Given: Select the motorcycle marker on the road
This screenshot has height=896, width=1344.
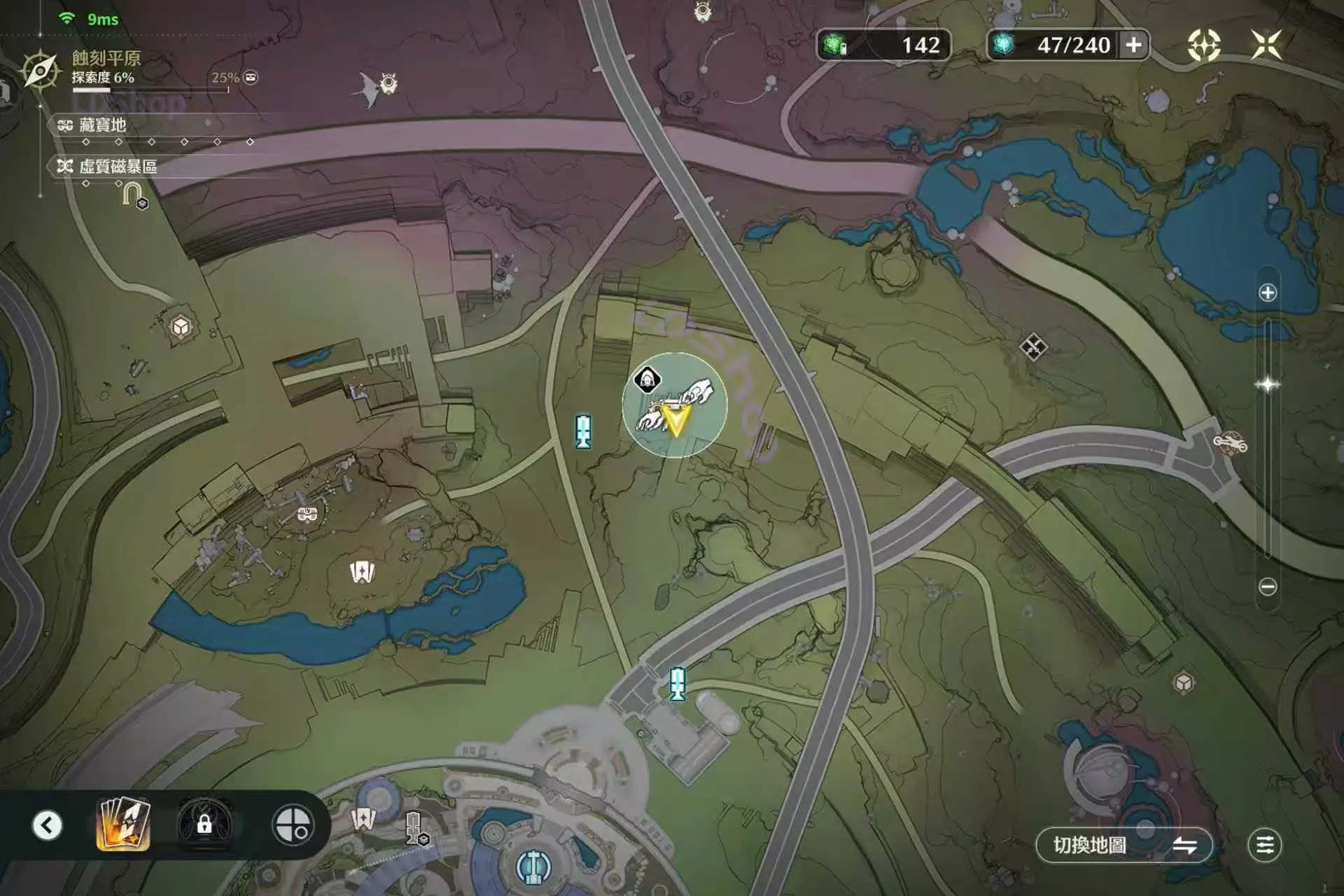Looking at the screenshot, I should coord(1230,442).
